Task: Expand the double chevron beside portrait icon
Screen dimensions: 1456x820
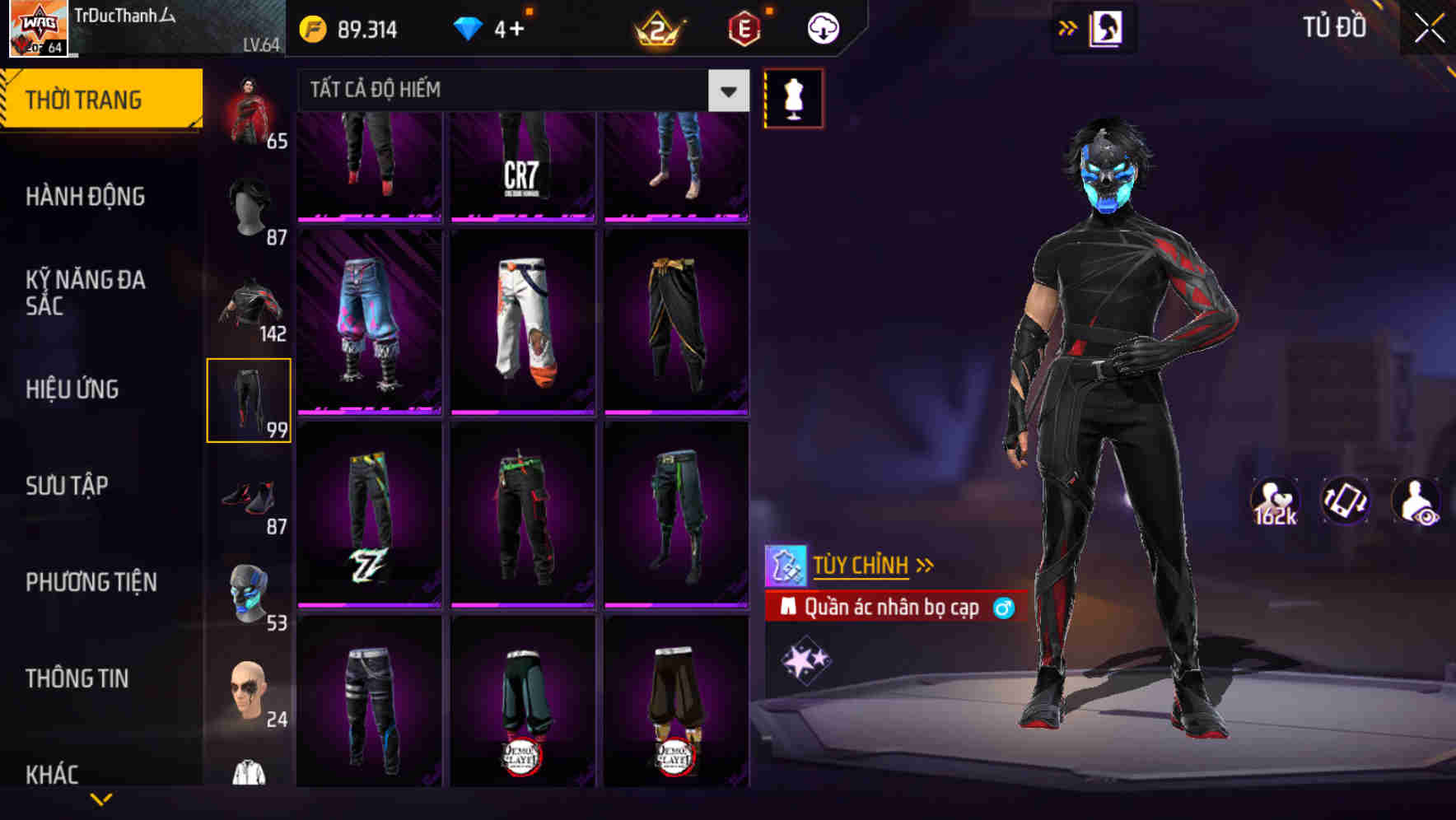Action: (x=1067, y=26)
